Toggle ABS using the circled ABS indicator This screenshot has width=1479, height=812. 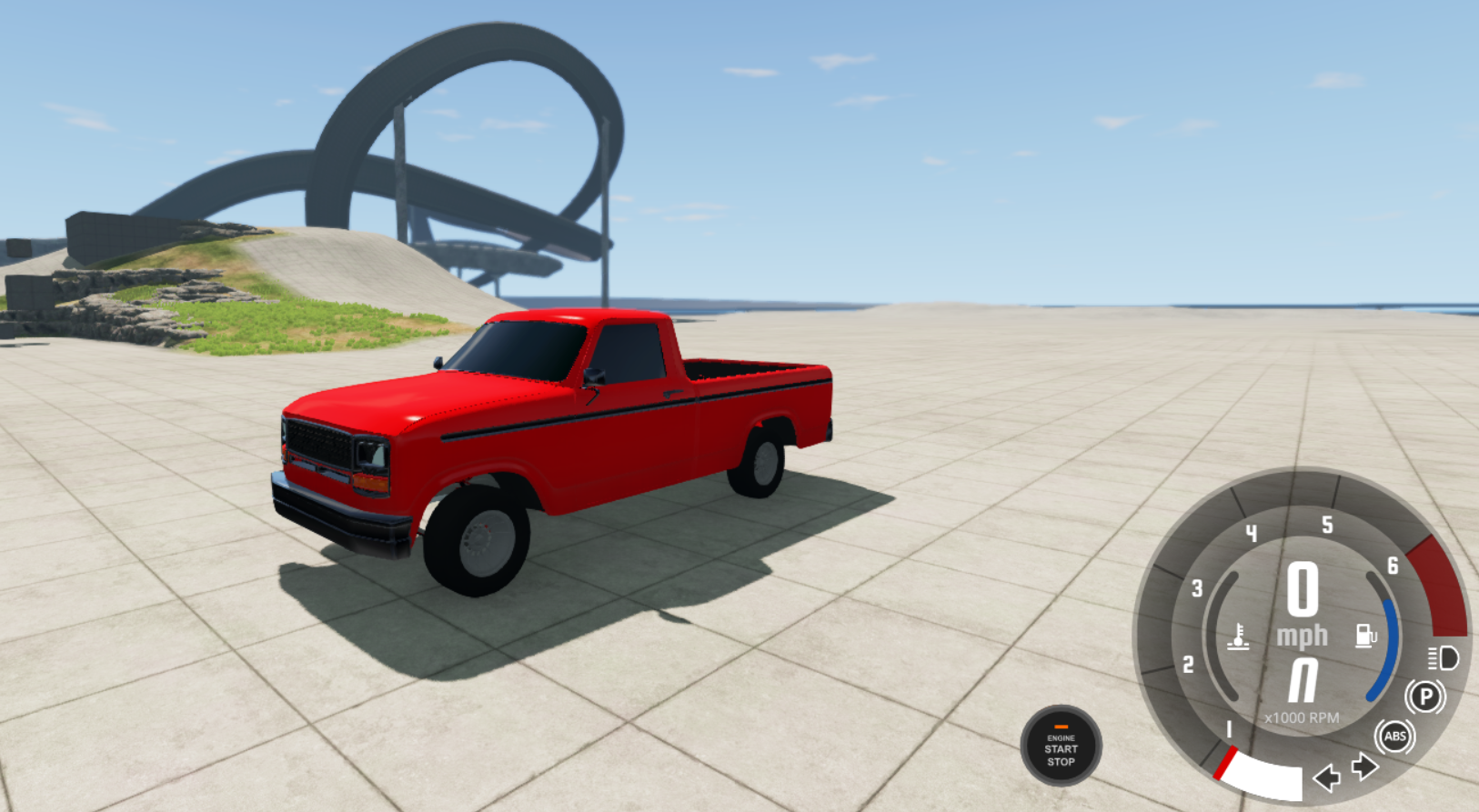pyautogui.click(x=1394, y=737)
